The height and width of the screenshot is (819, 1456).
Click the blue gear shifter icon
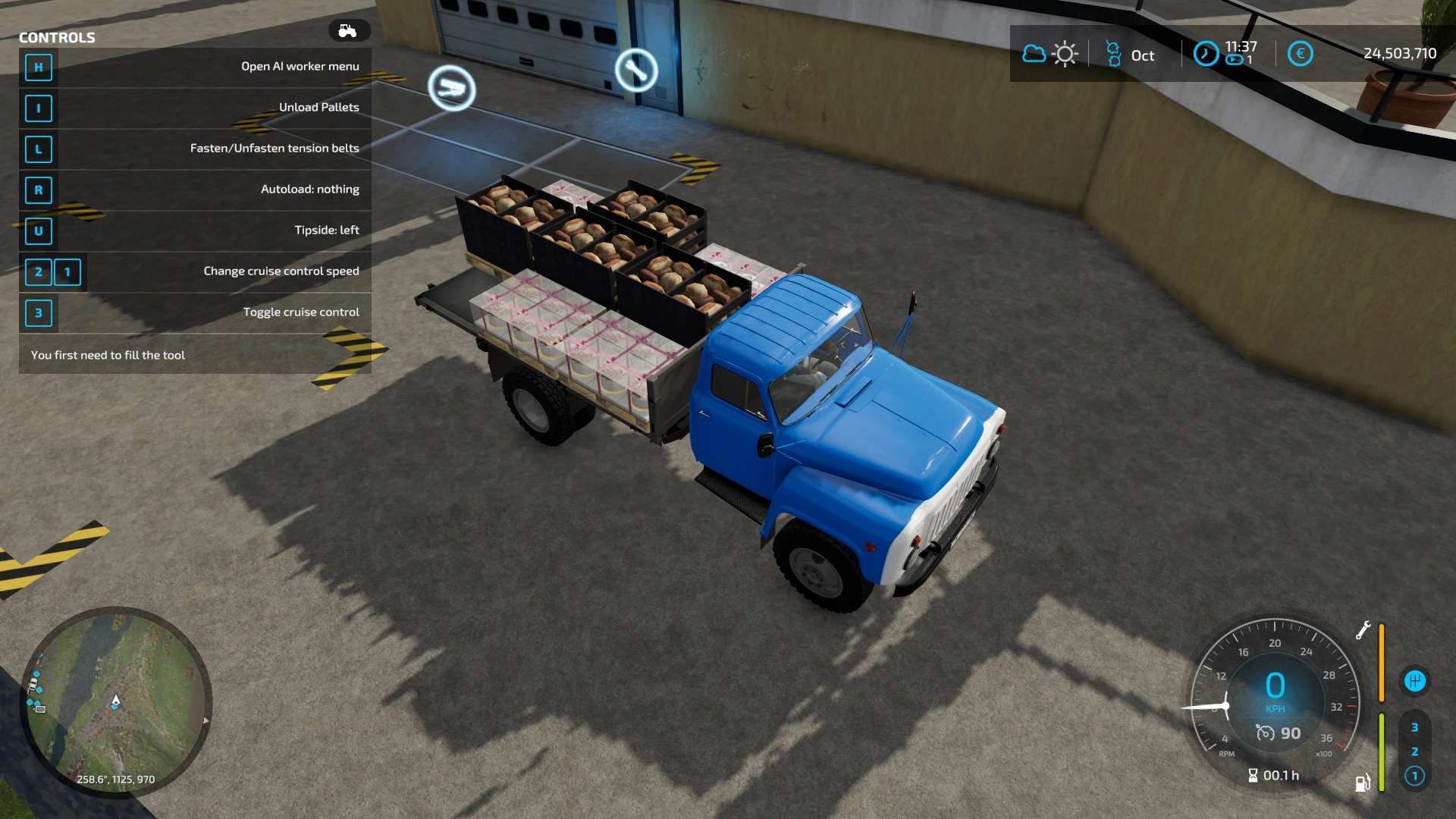[x=1414, y=681]
